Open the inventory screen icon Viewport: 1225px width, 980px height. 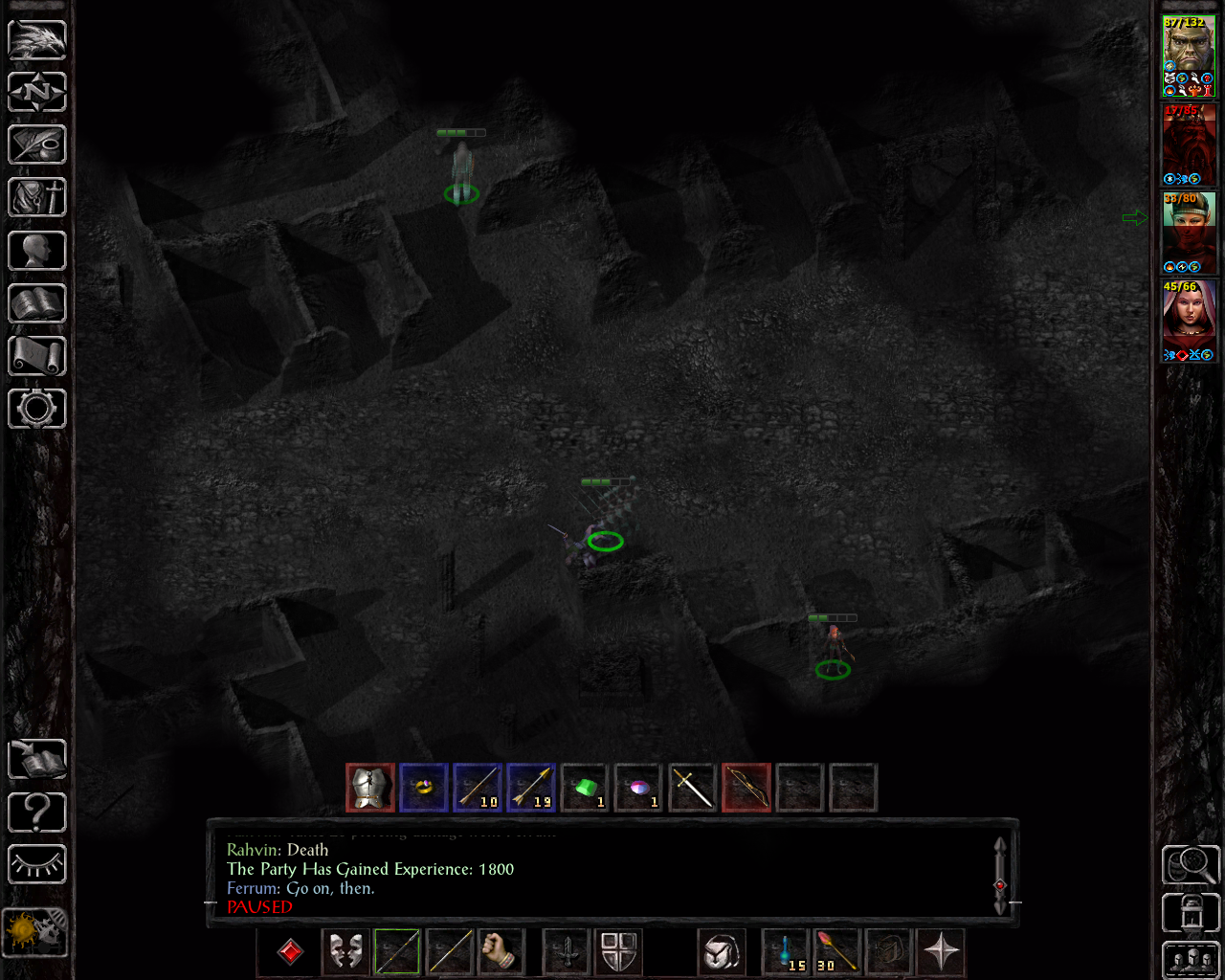(x=36, y=197)
